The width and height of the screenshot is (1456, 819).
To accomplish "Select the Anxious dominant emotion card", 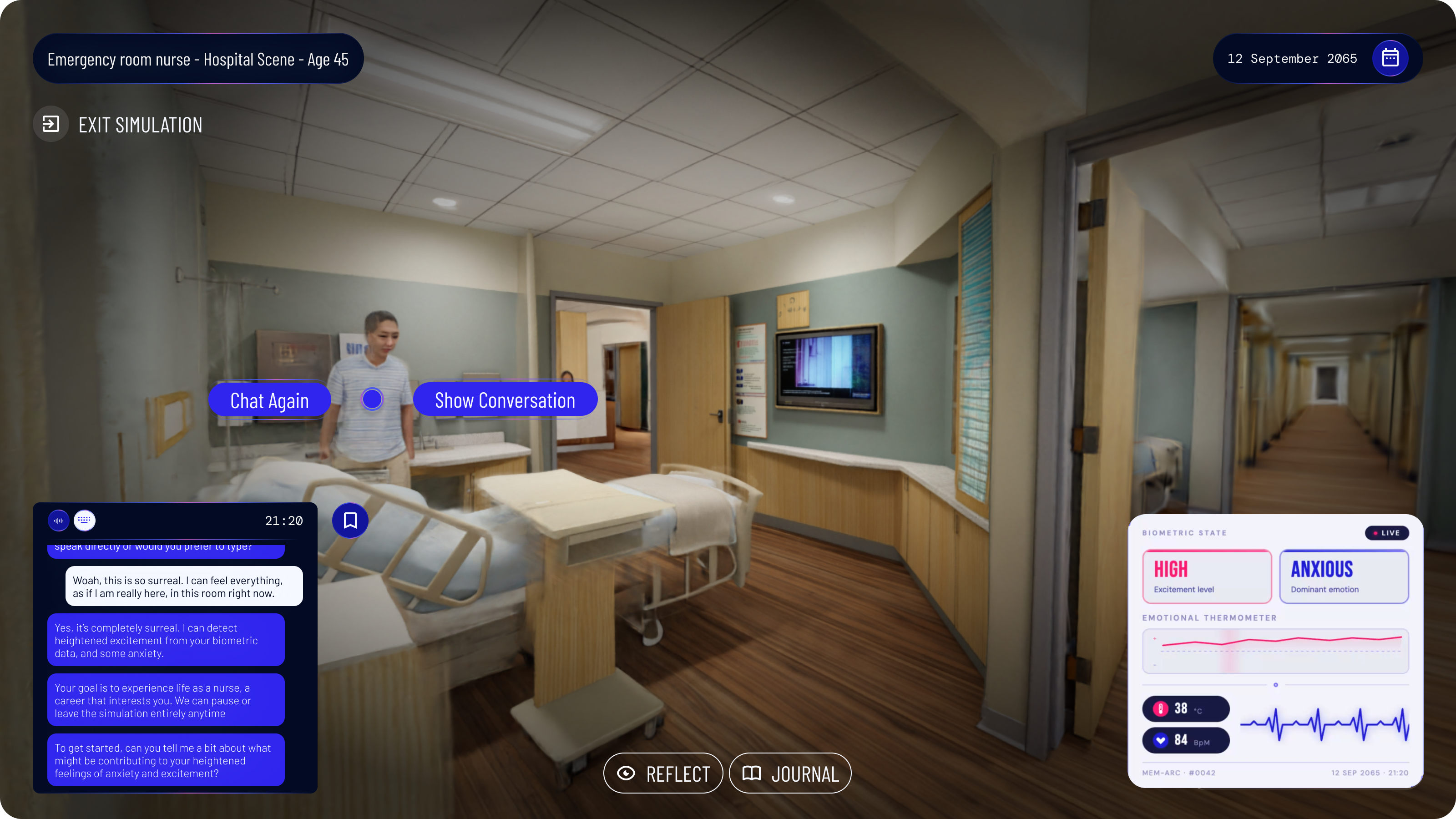I will pyautogui.click(x=1344, y=576).
